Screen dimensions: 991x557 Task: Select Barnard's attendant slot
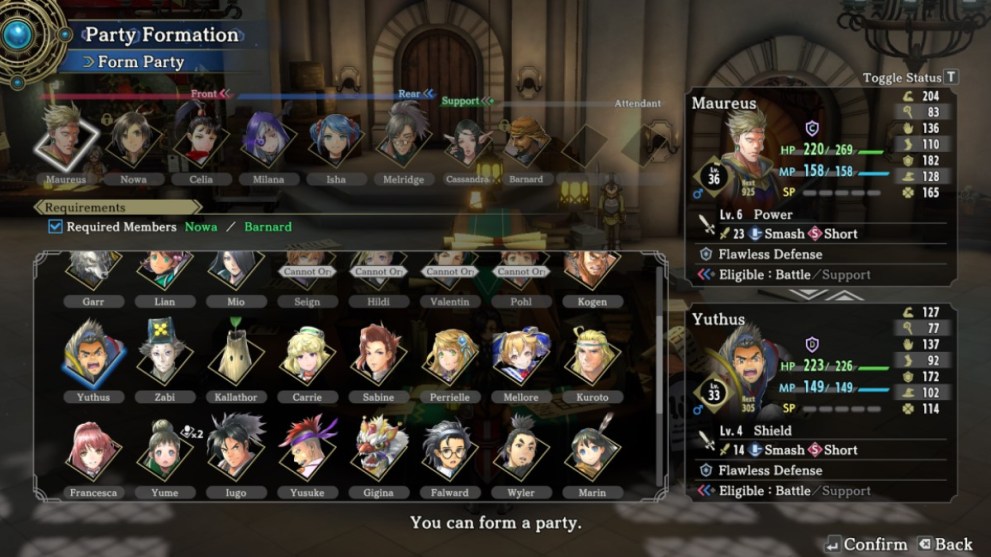(525, 142)
